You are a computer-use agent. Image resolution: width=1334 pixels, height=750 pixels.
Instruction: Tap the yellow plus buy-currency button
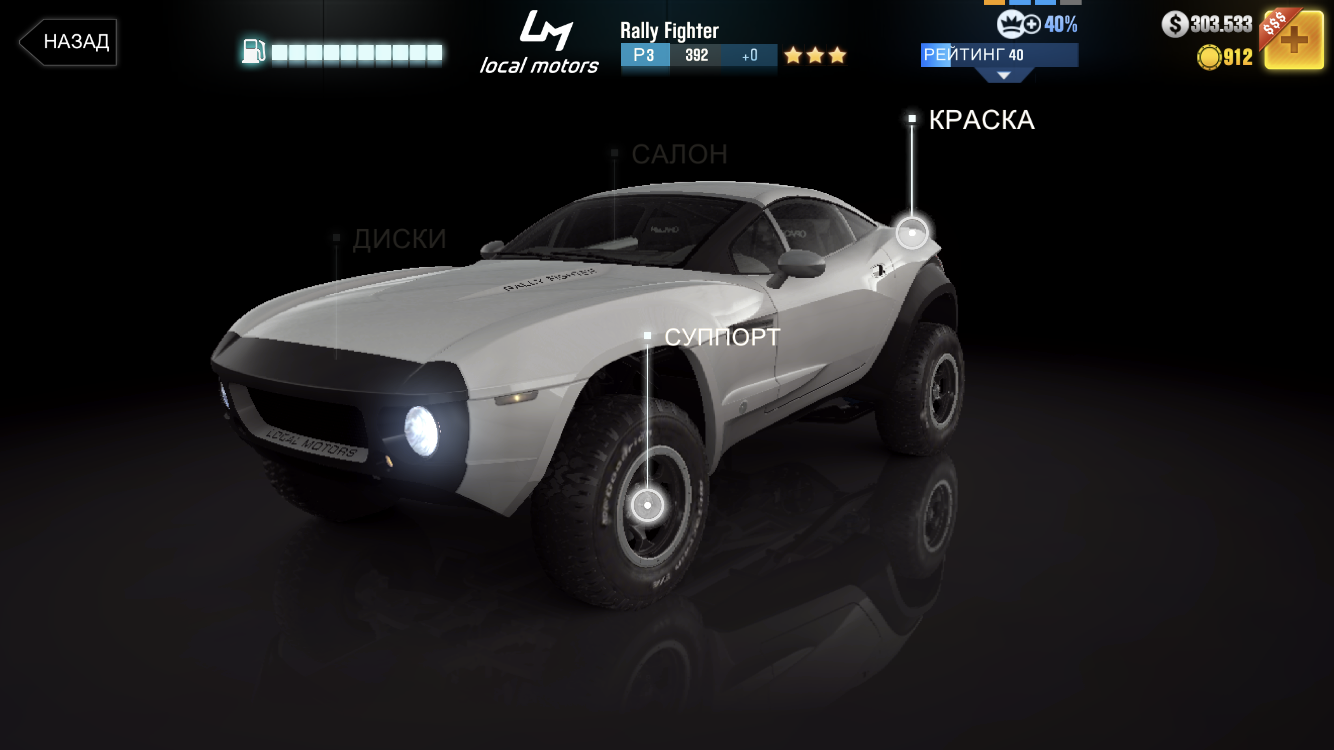[x=1294, y=40]
